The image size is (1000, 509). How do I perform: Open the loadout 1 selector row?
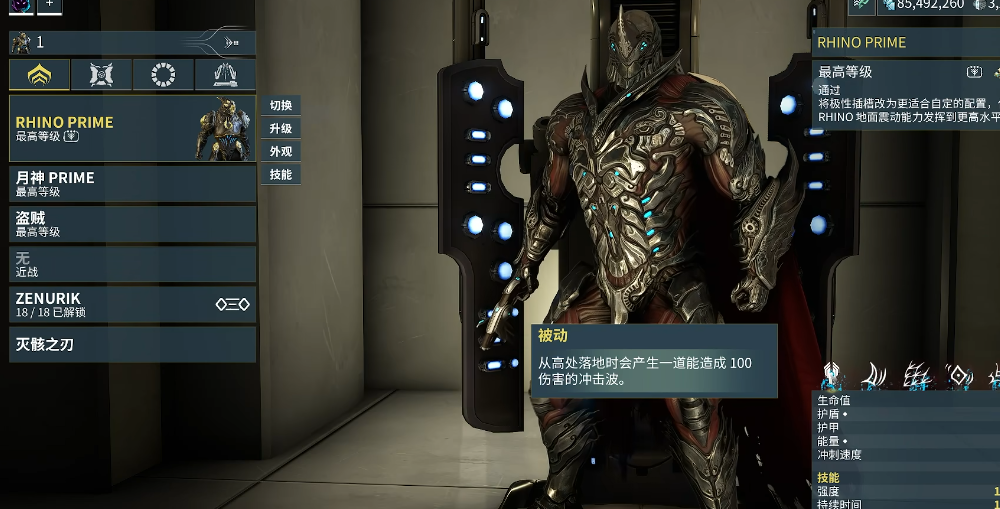pos(132,43)
